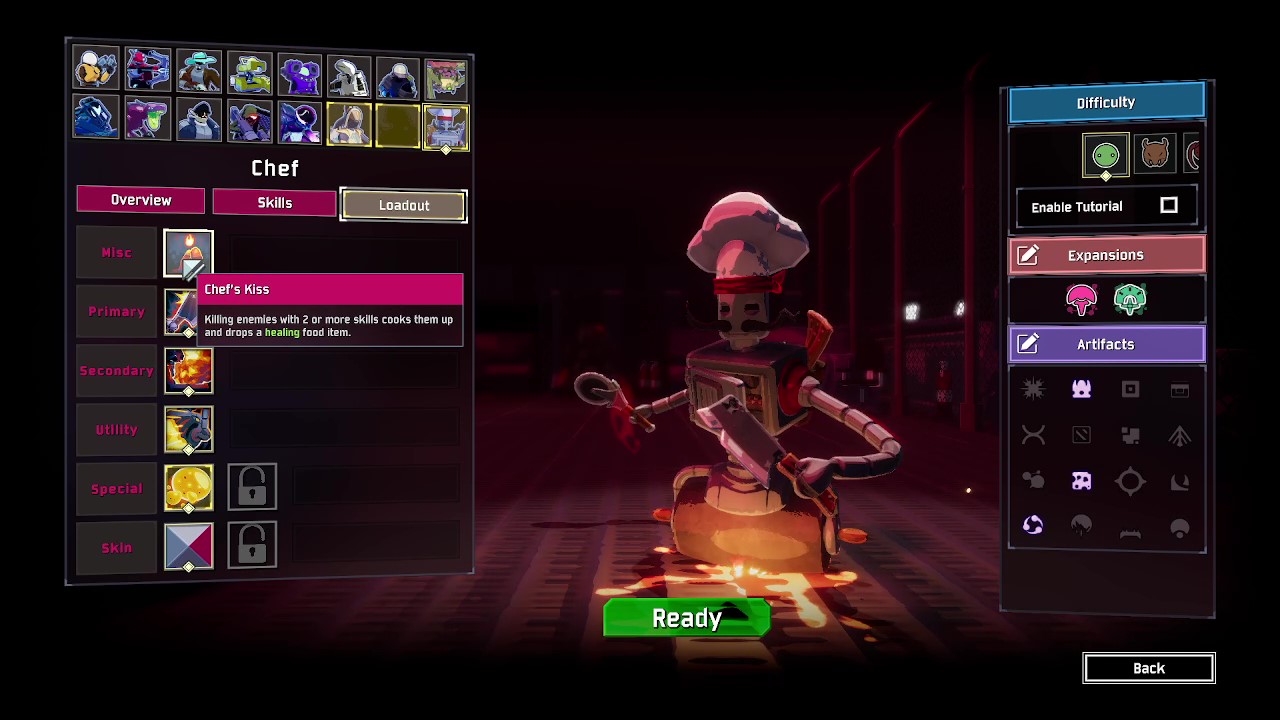Screen dimensions: 1280x720
Task: Click the flaming Utility skill icon
Action: tap(188, 429)
